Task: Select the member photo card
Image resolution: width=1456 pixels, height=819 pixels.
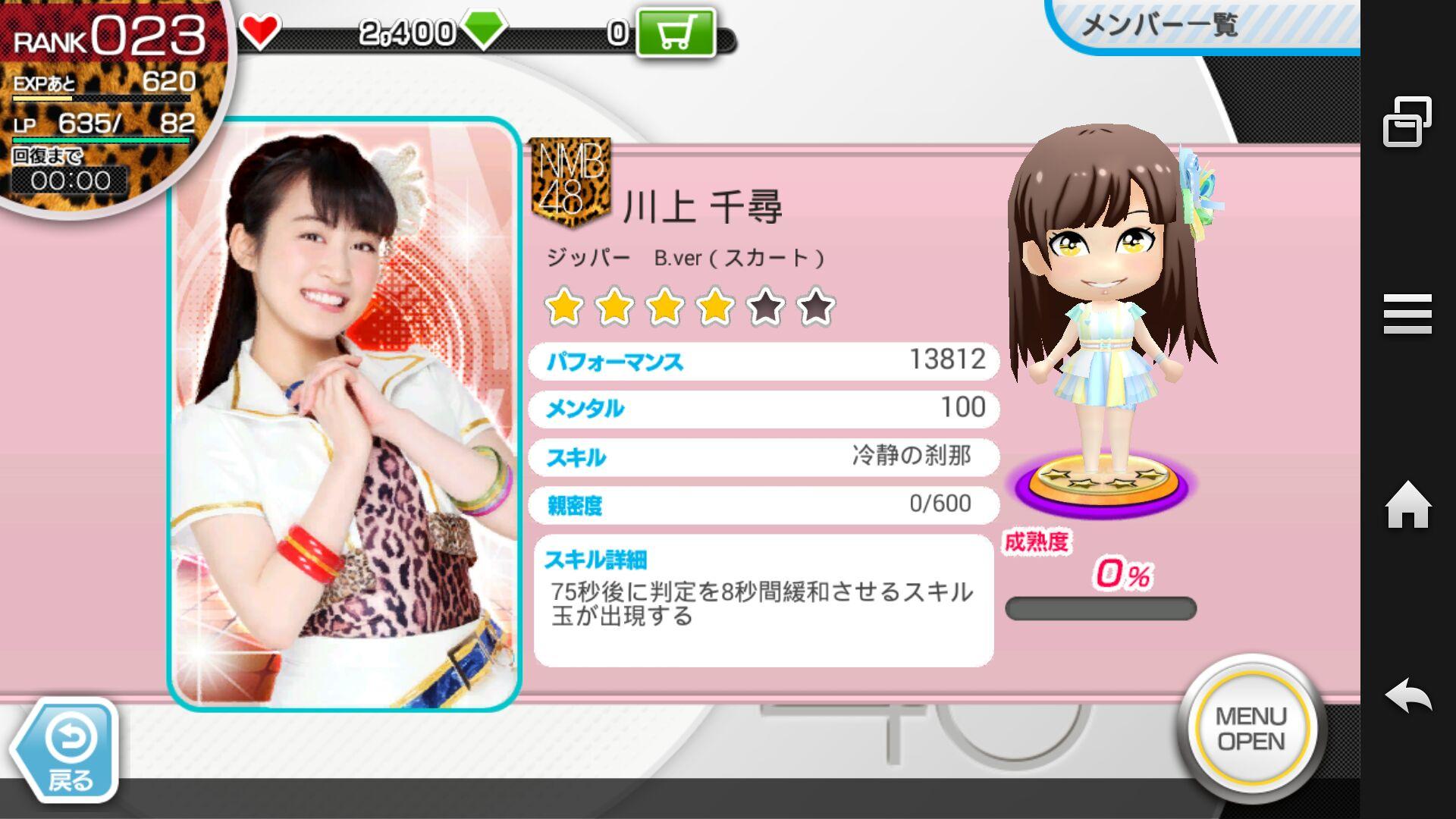Action: (344, 414)
